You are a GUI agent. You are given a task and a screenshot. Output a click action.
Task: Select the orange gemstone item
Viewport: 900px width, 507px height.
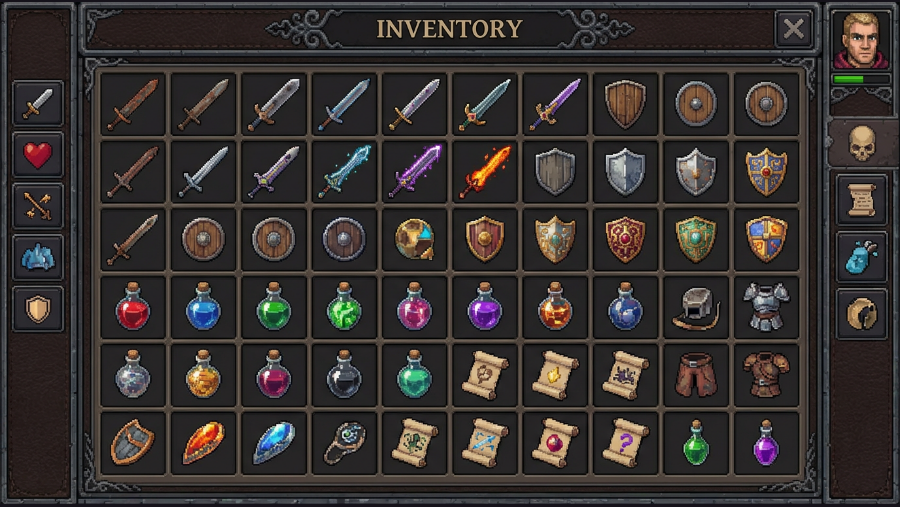tap(204, 442)
